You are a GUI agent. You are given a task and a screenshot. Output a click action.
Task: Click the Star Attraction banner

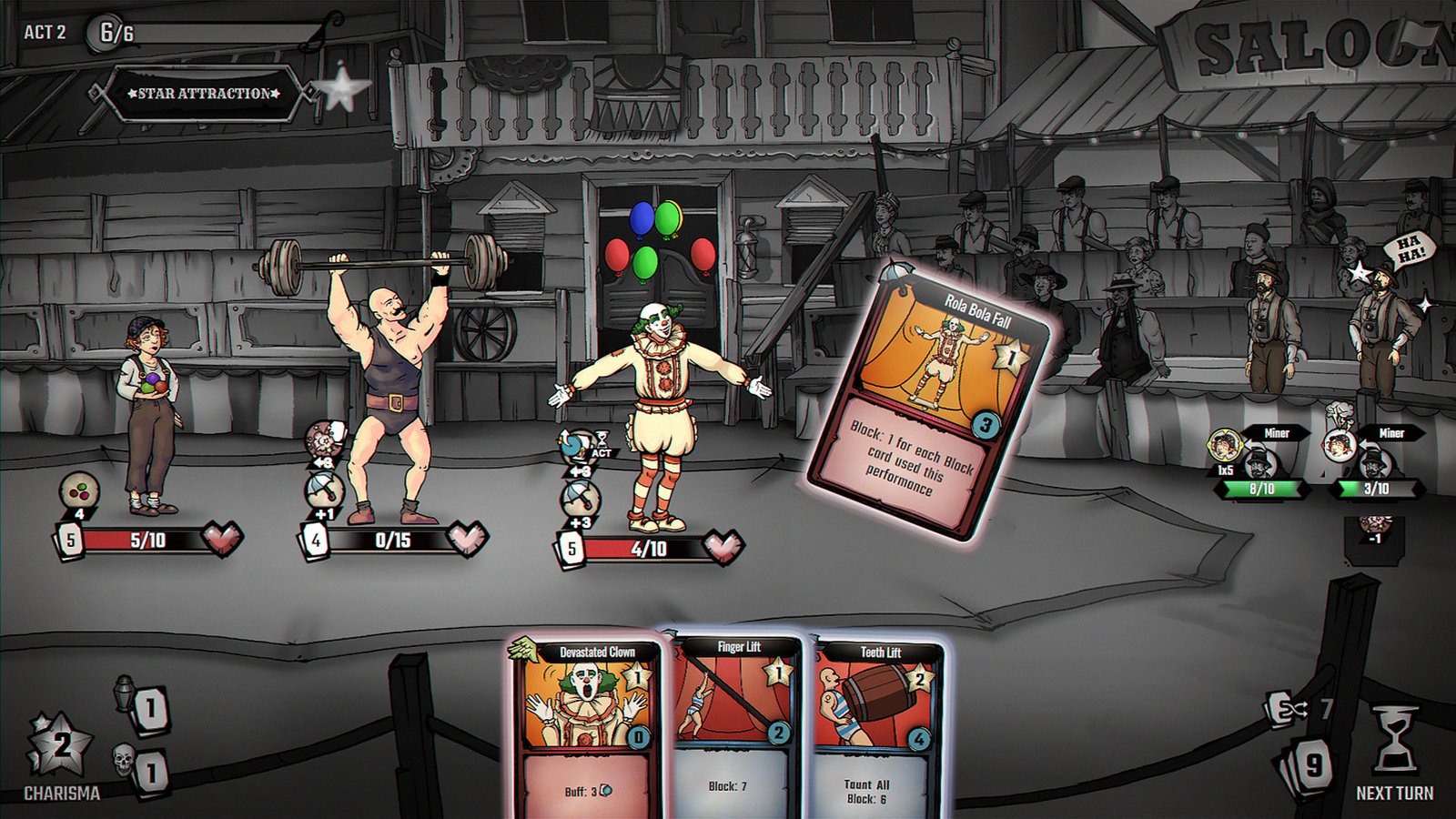[x=204, y=93]
